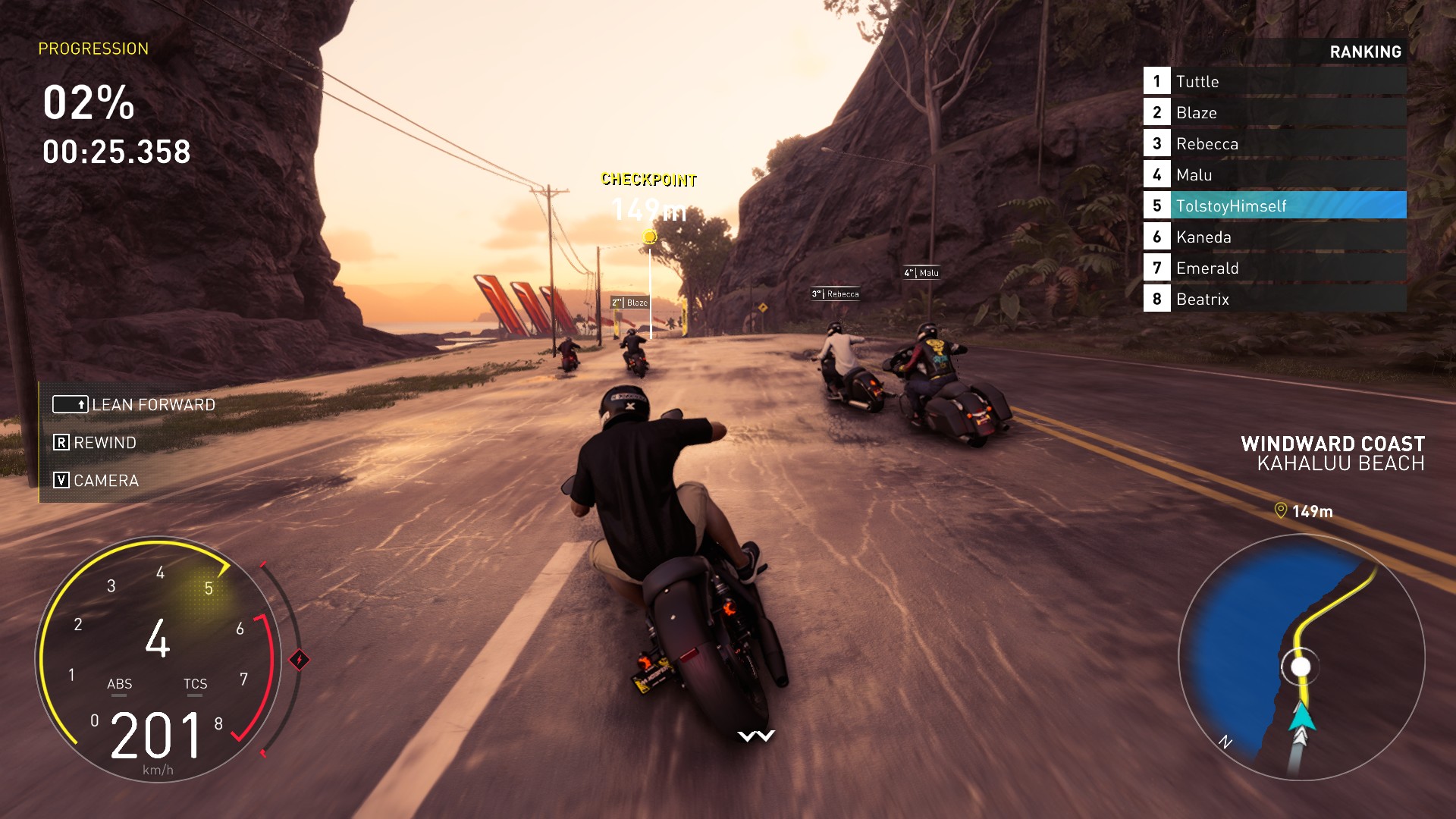Choose Blaze's row in the ranking
The width and height of the screenshot is (1456, 819).
1274,112
